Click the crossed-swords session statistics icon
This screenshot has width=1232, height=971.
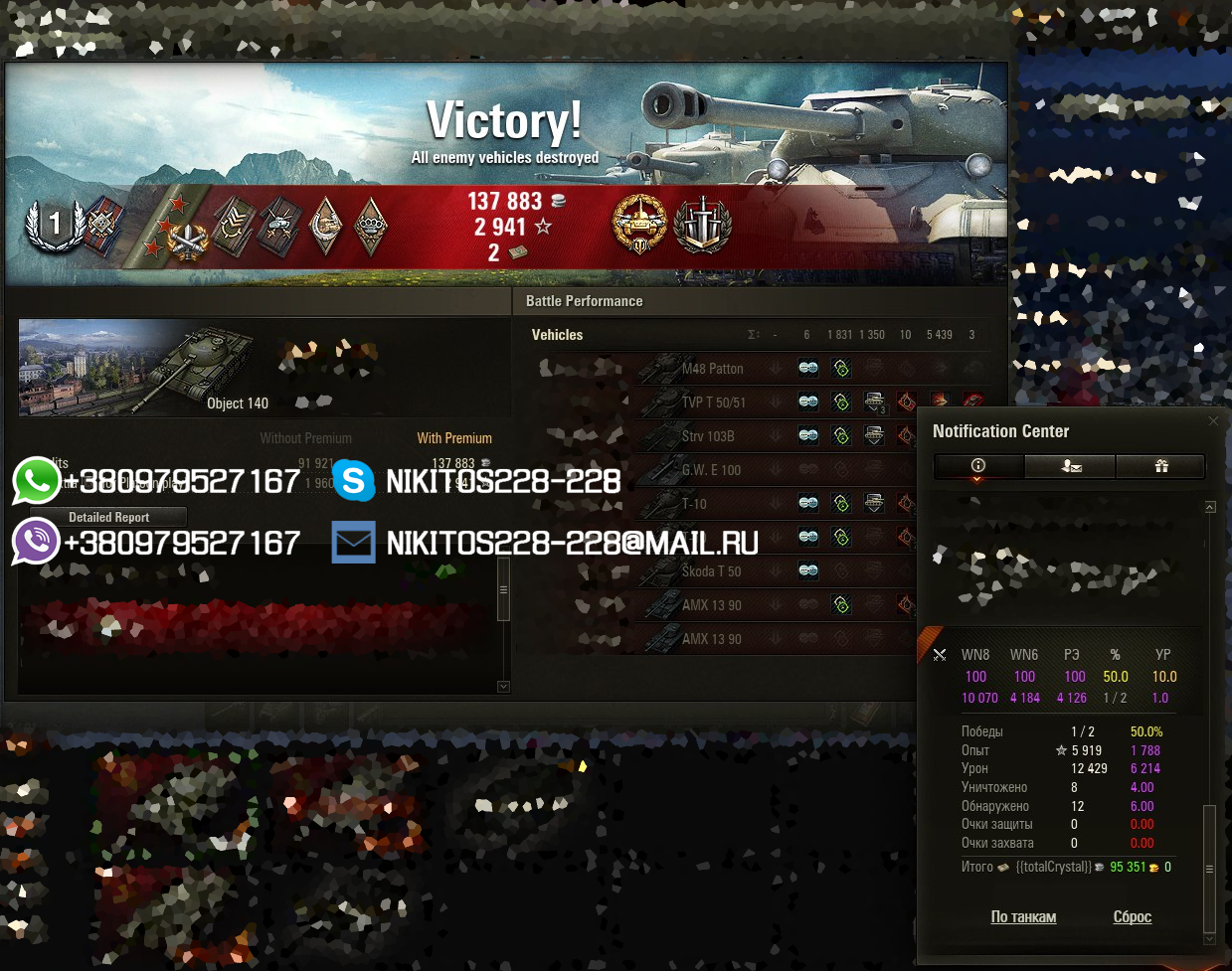point(940,655)
